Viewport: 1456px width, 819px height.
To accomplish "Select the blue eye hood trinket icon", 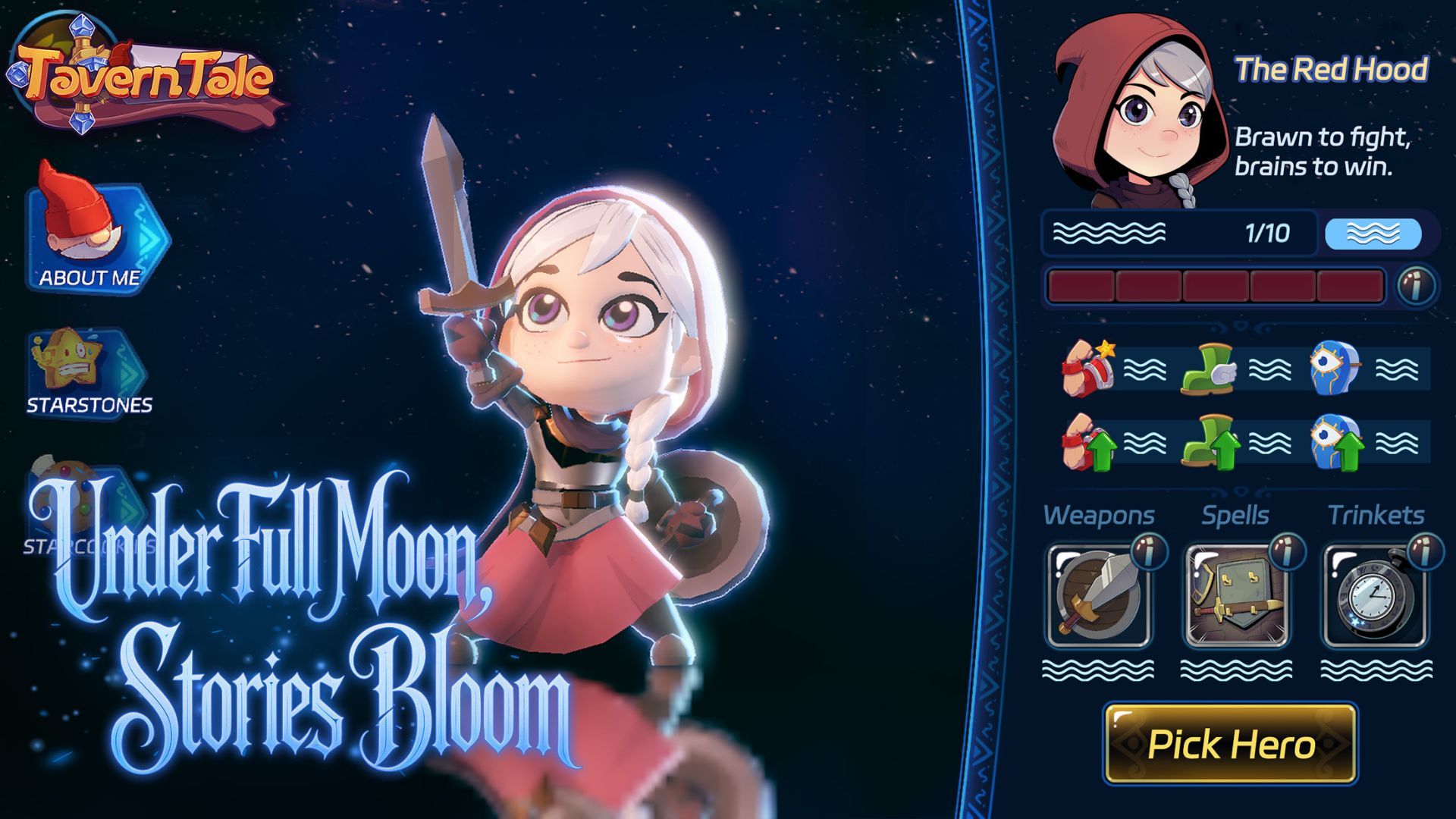I will [x=1331, y=369].
